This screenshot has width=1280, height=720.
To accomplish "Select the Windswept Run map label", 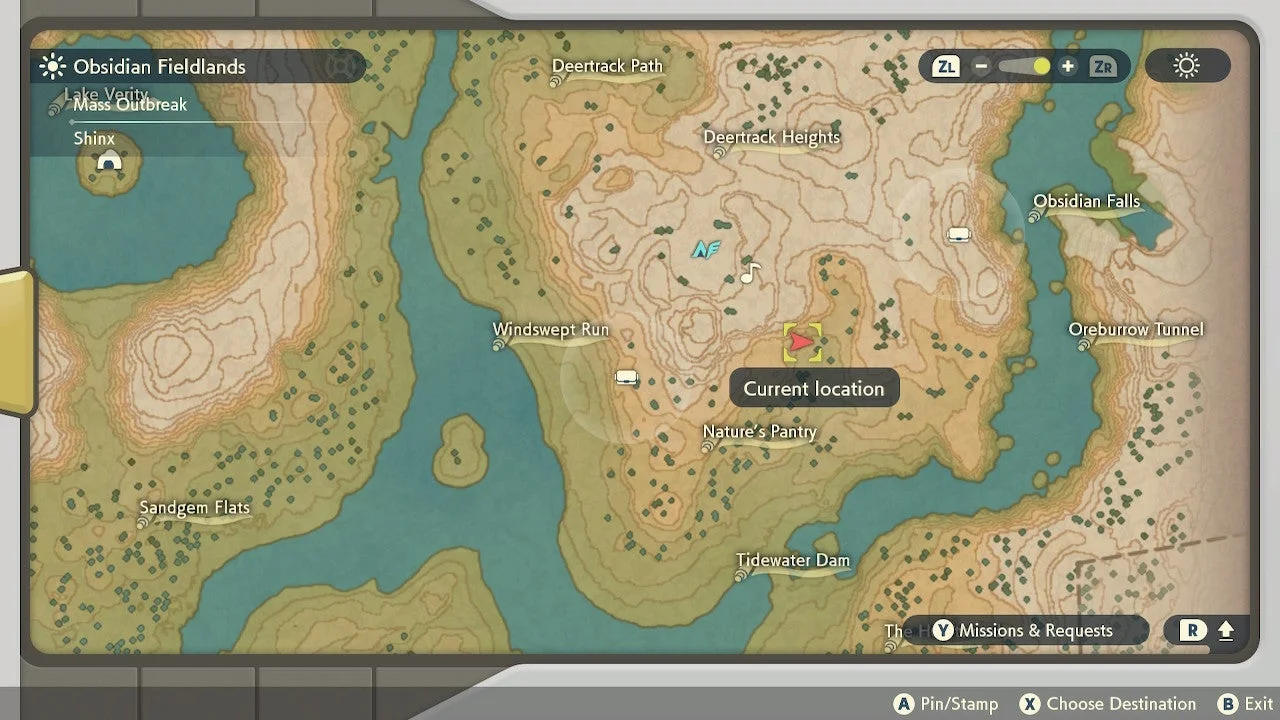I will tap(550, 331).
